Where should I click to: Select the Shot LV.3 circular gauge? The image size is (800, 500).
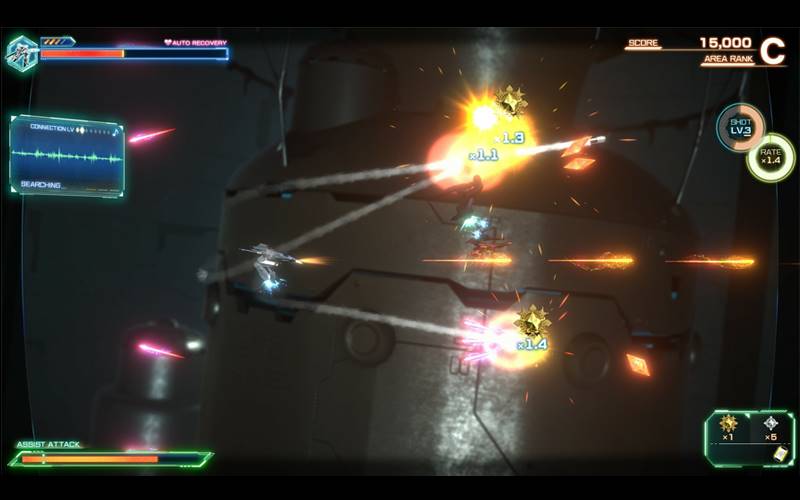(x=741, y=128)
